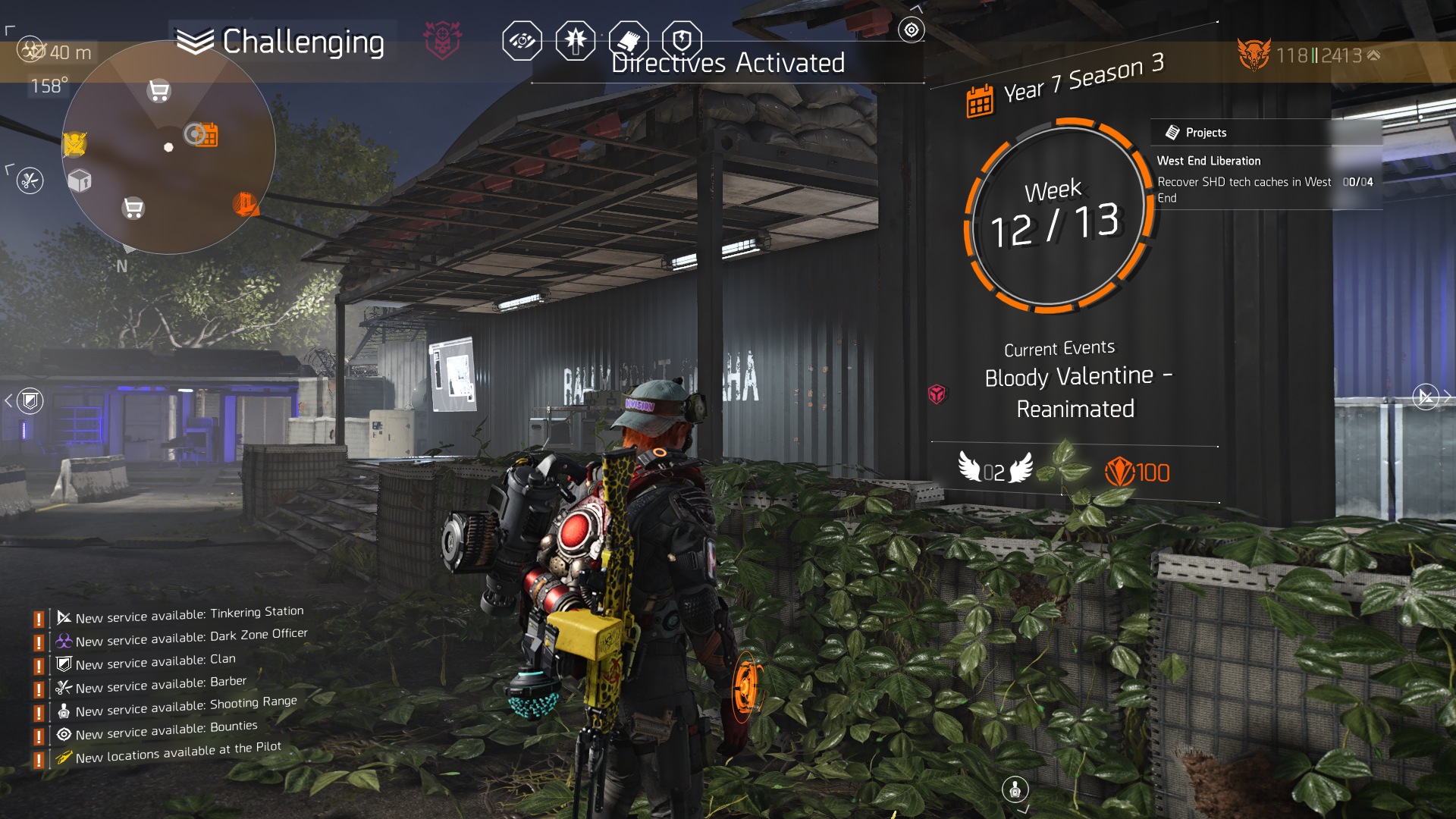Toggle the waypoint marker icon top right
The image size is (1456, 819).
(x=910, y=30)
